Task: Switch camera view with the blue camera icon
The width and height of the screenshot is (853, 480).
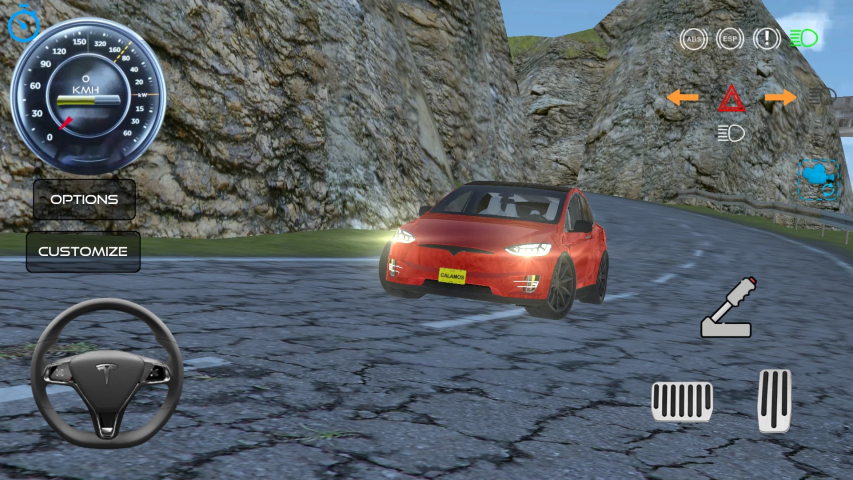Action: pyautogui.click(x=819, y=180)
